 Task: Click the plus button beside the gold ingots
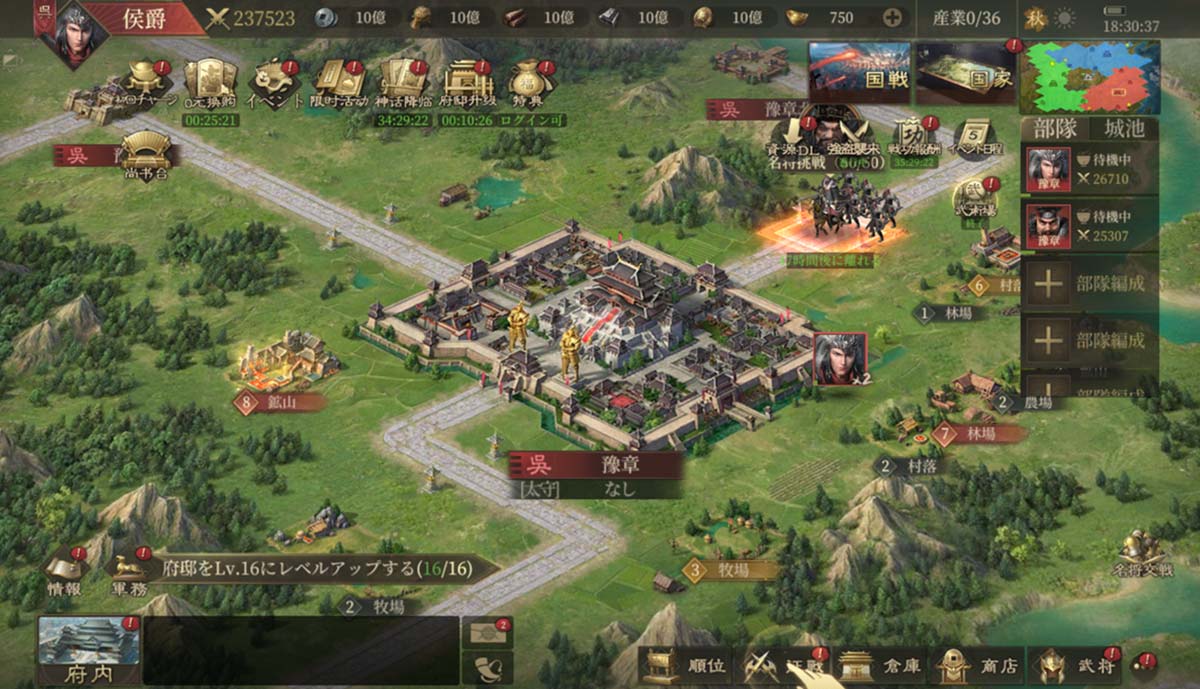892,17
